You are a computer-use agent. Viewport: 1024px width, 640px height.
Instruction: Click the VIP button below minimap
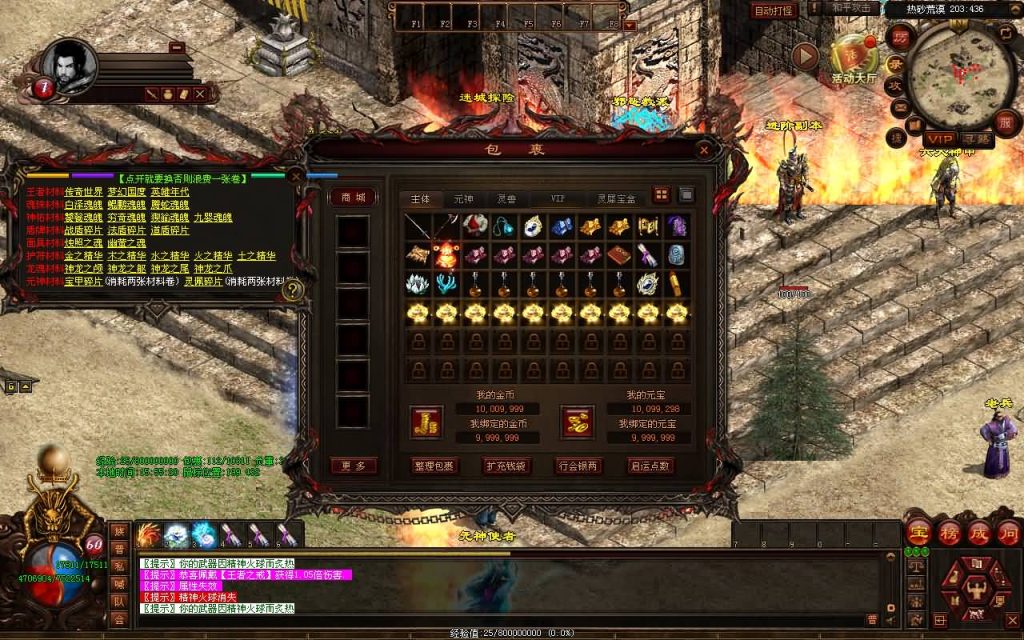coord(940,138)
